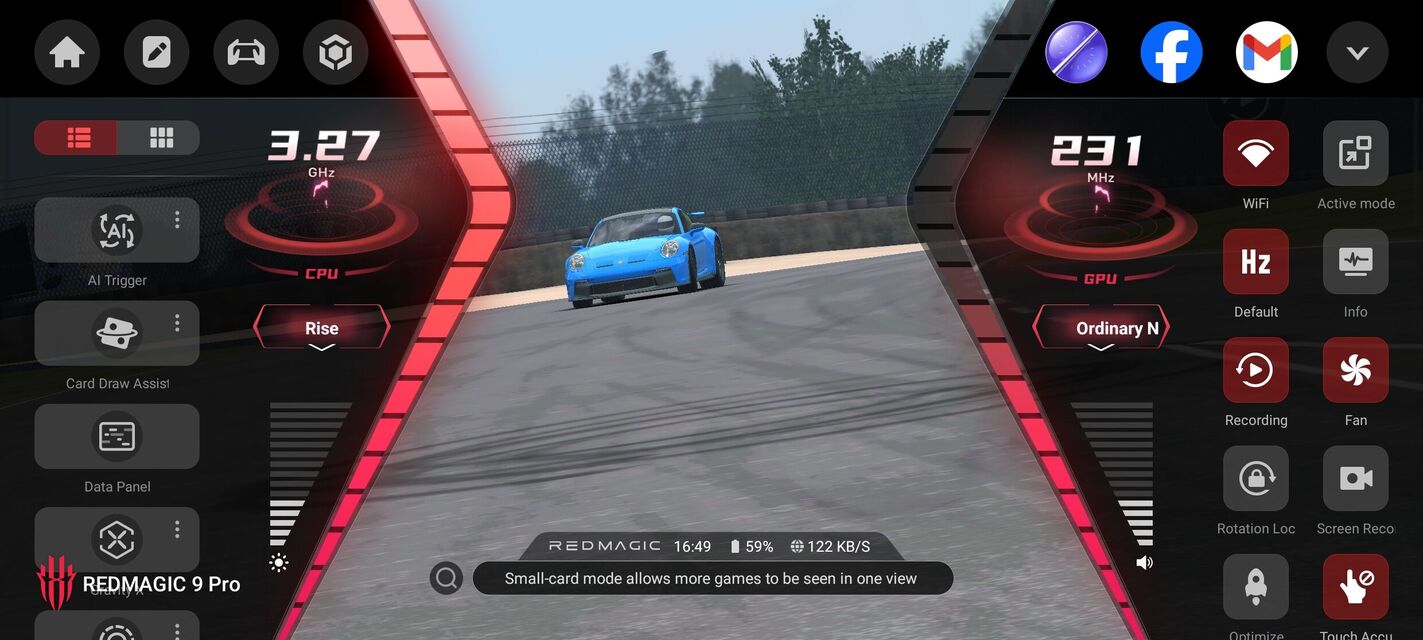Image resolution: width=1423 pixels, height=640 pixels.
Task: Click the magnifier search icon
Action: click(446, 578)
